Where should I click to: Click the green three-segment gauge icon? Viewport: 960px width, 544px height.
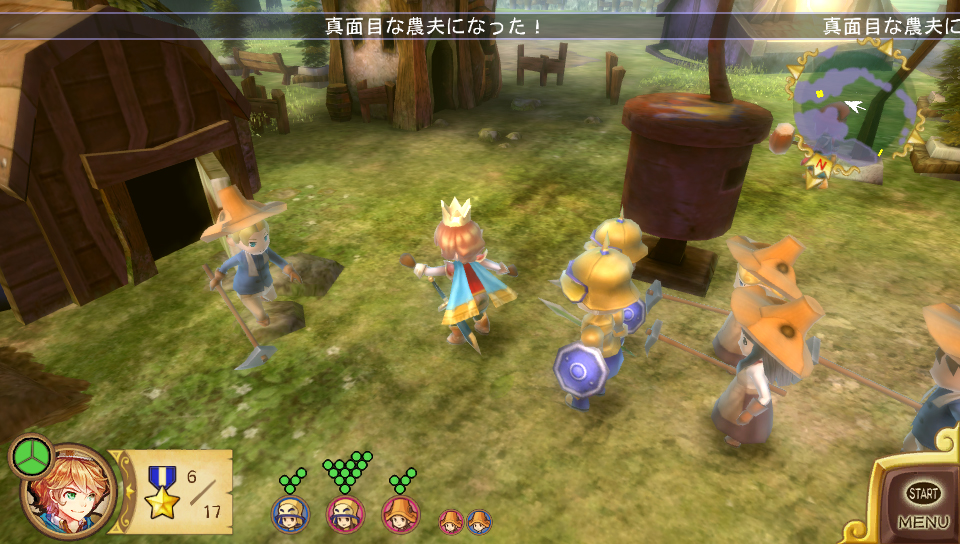[30, 457]
